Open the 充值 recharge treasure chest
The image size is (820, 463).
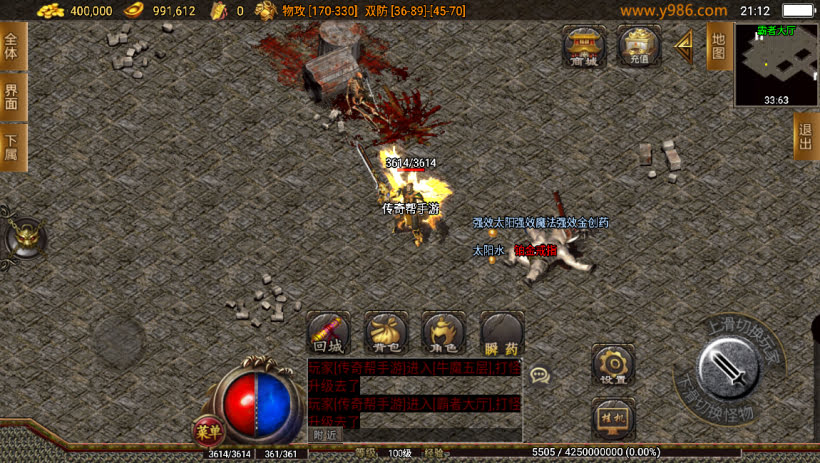[x=639, y=46]
